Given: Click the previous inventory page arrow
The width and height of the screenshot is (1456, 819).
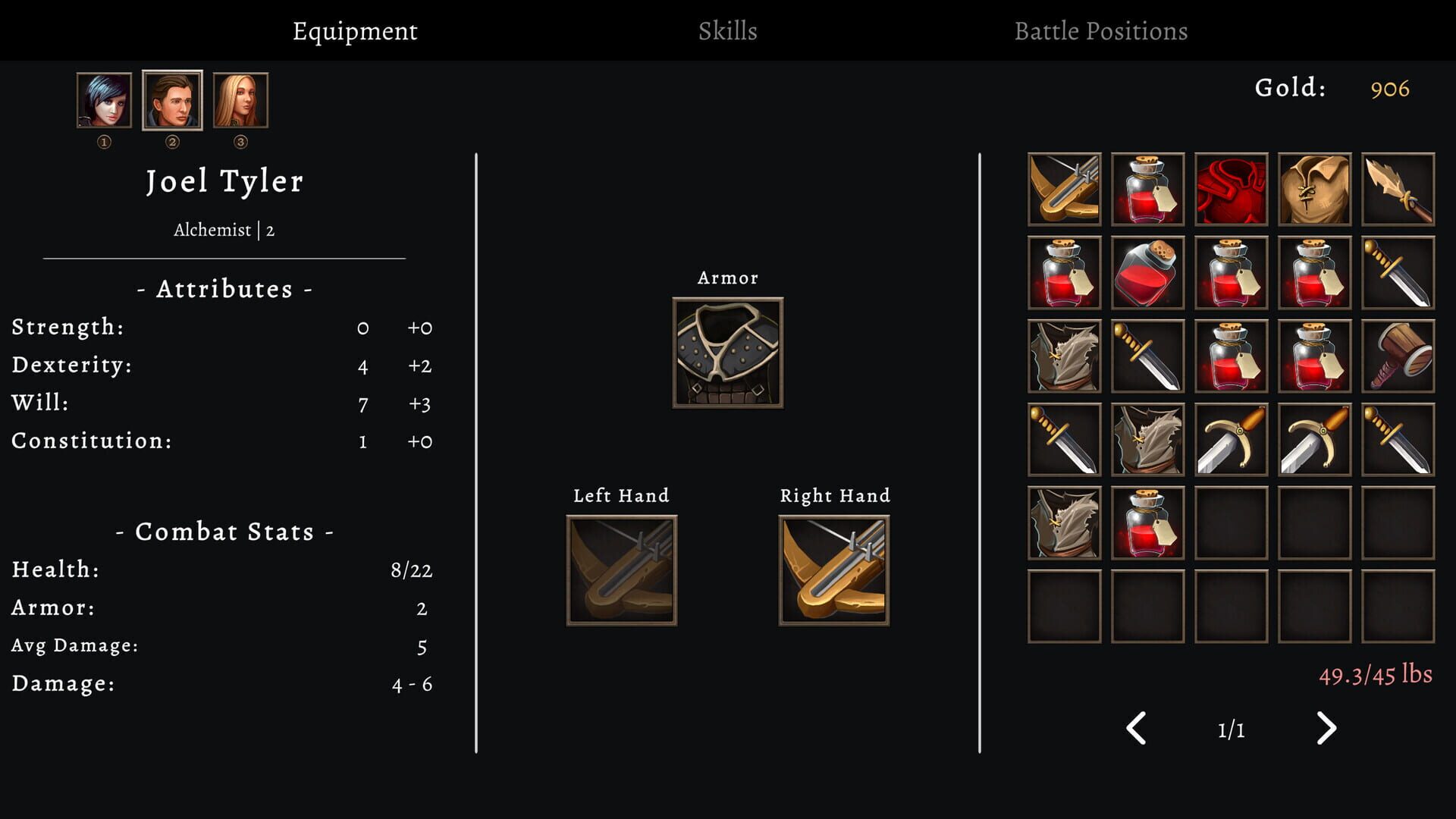Looking at the screenshot, I should [1135, 728].
